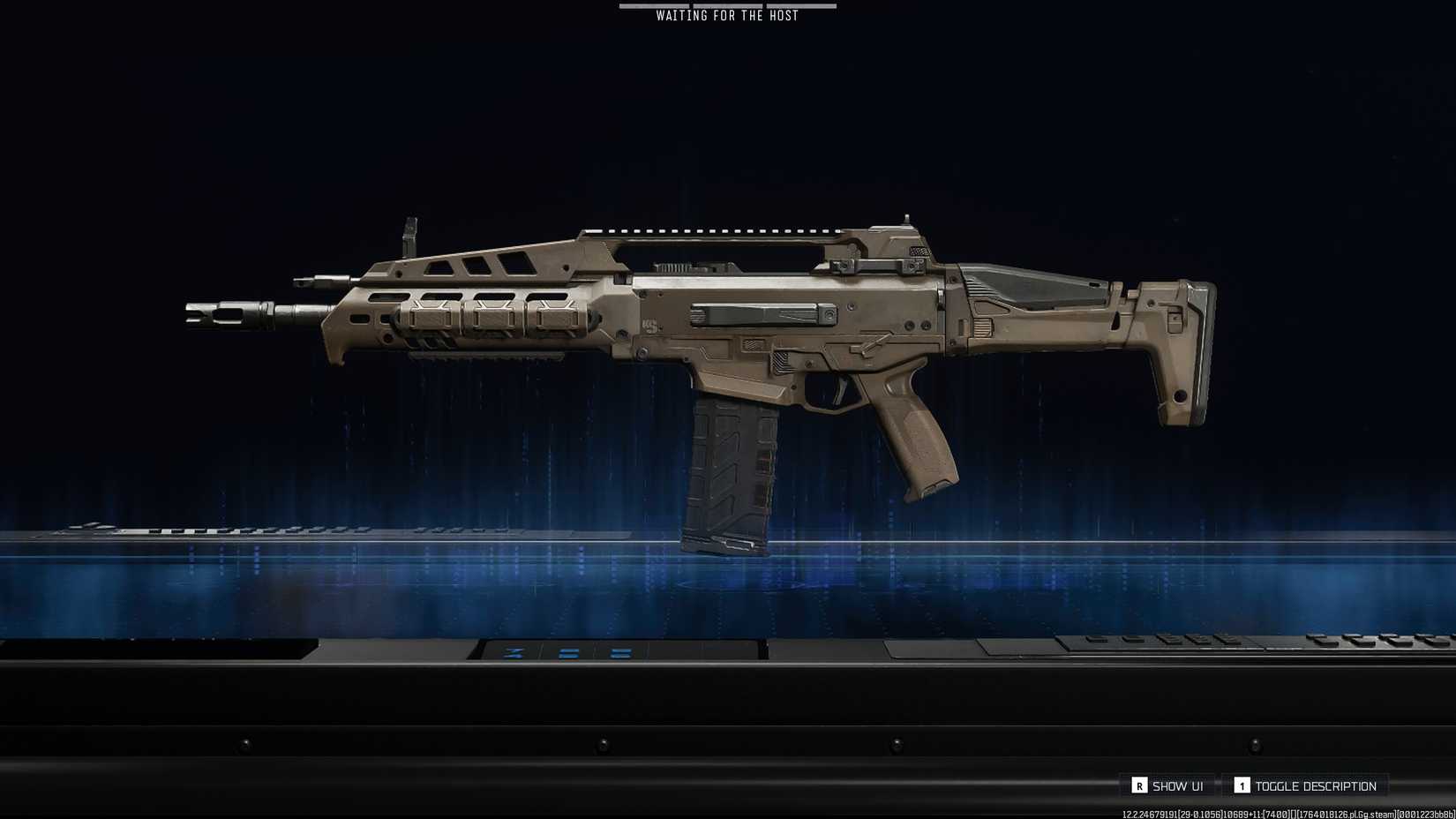Click the rightmost blue indicator on the console
1456x819 pixels.
pyautogui.click(x=619, y=653)
